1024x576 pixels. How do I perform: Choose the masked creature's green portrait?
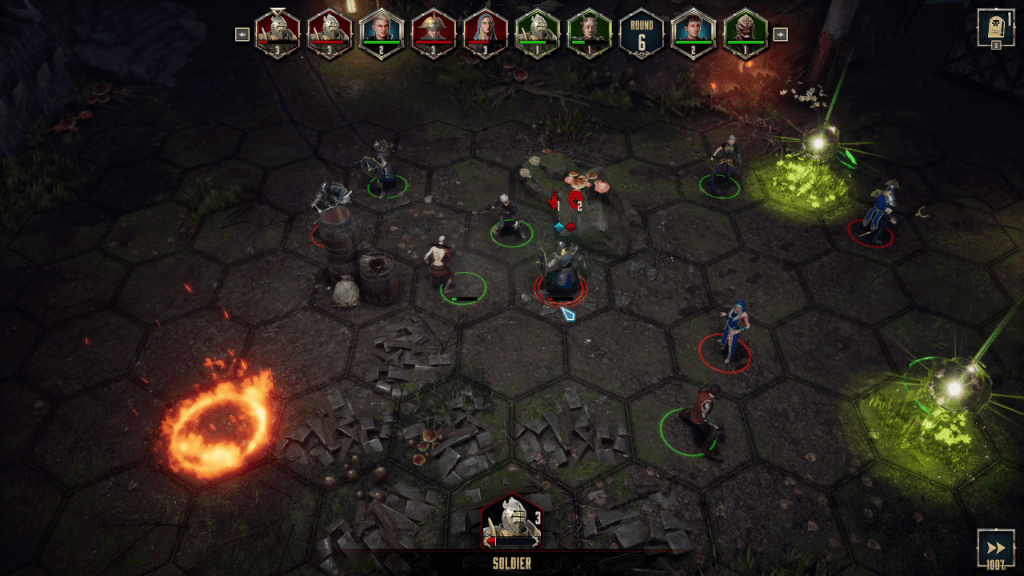point(745,33)
